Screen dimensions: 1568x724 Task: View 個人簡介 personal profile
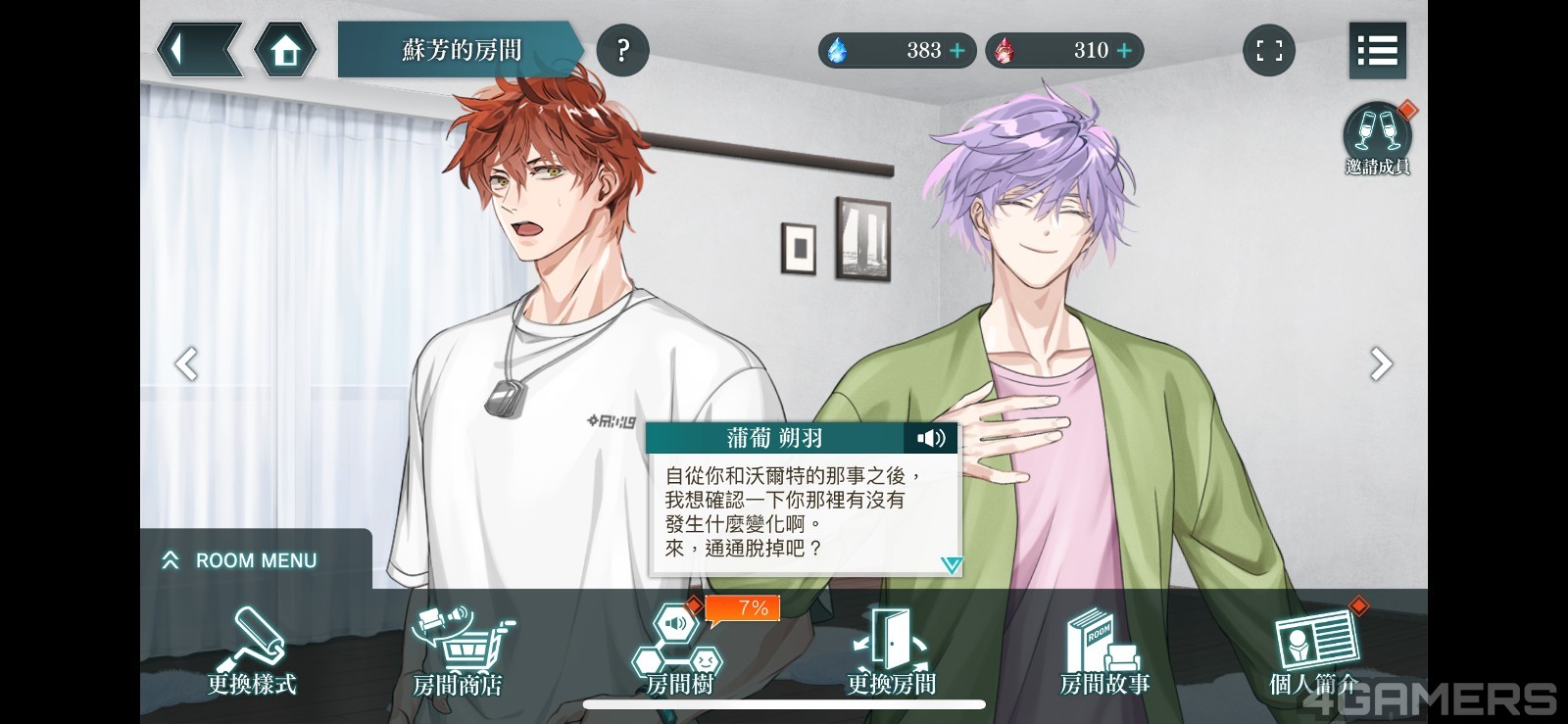[x=1315, y=652]
